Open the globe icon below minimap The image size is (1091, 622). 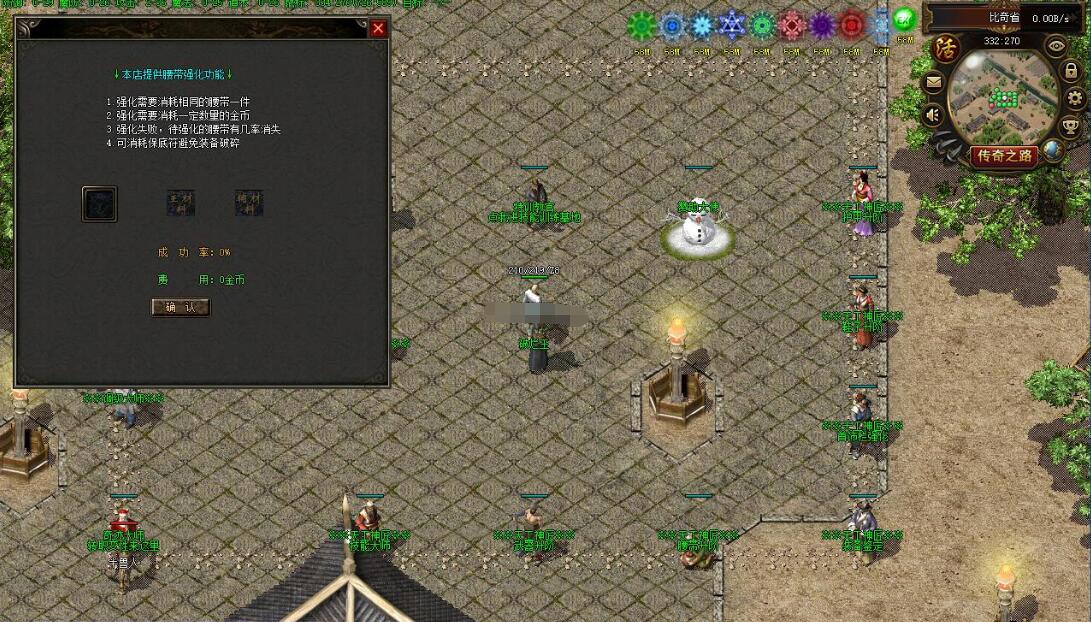coord(1053,151)
